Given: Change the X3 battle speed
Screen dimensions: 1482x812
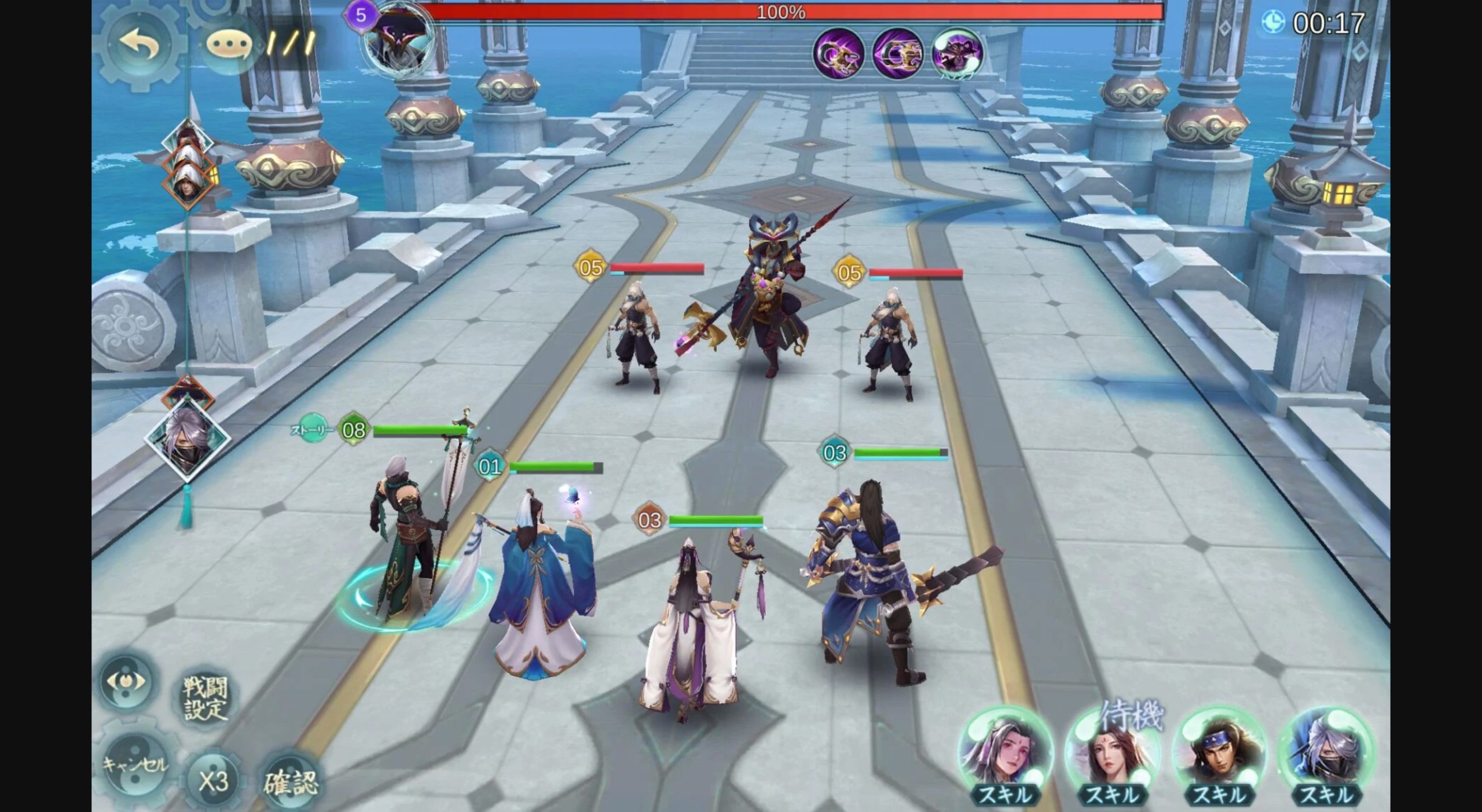Looking at the screenshot, I should (x=213, y=781).
